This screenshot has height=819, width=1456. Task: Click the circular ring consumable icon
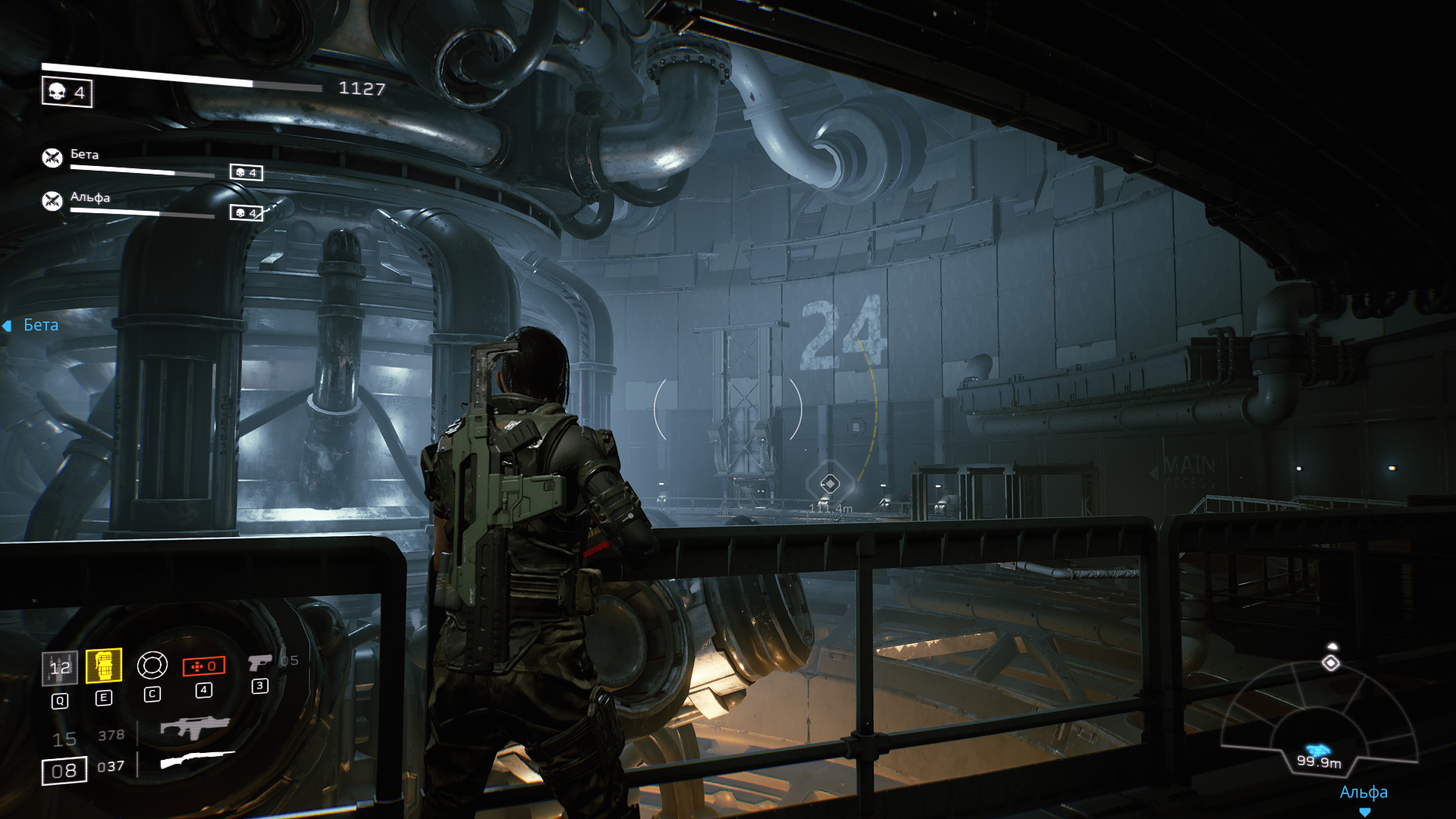[x=152, y=666]
